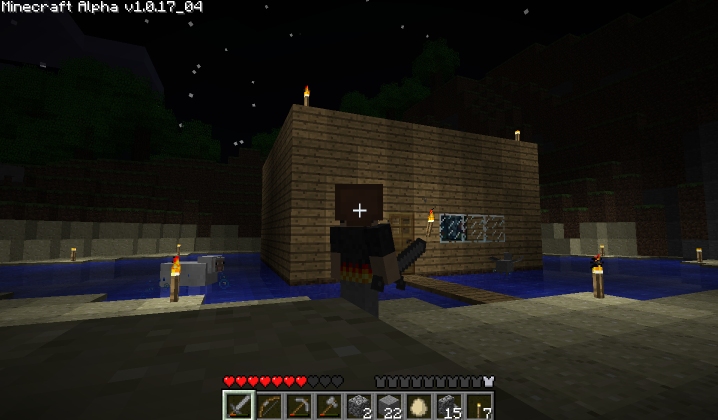Switch to the axe slot
The height and width of the screenshot is (420, 718).
(x=329, y=406)
